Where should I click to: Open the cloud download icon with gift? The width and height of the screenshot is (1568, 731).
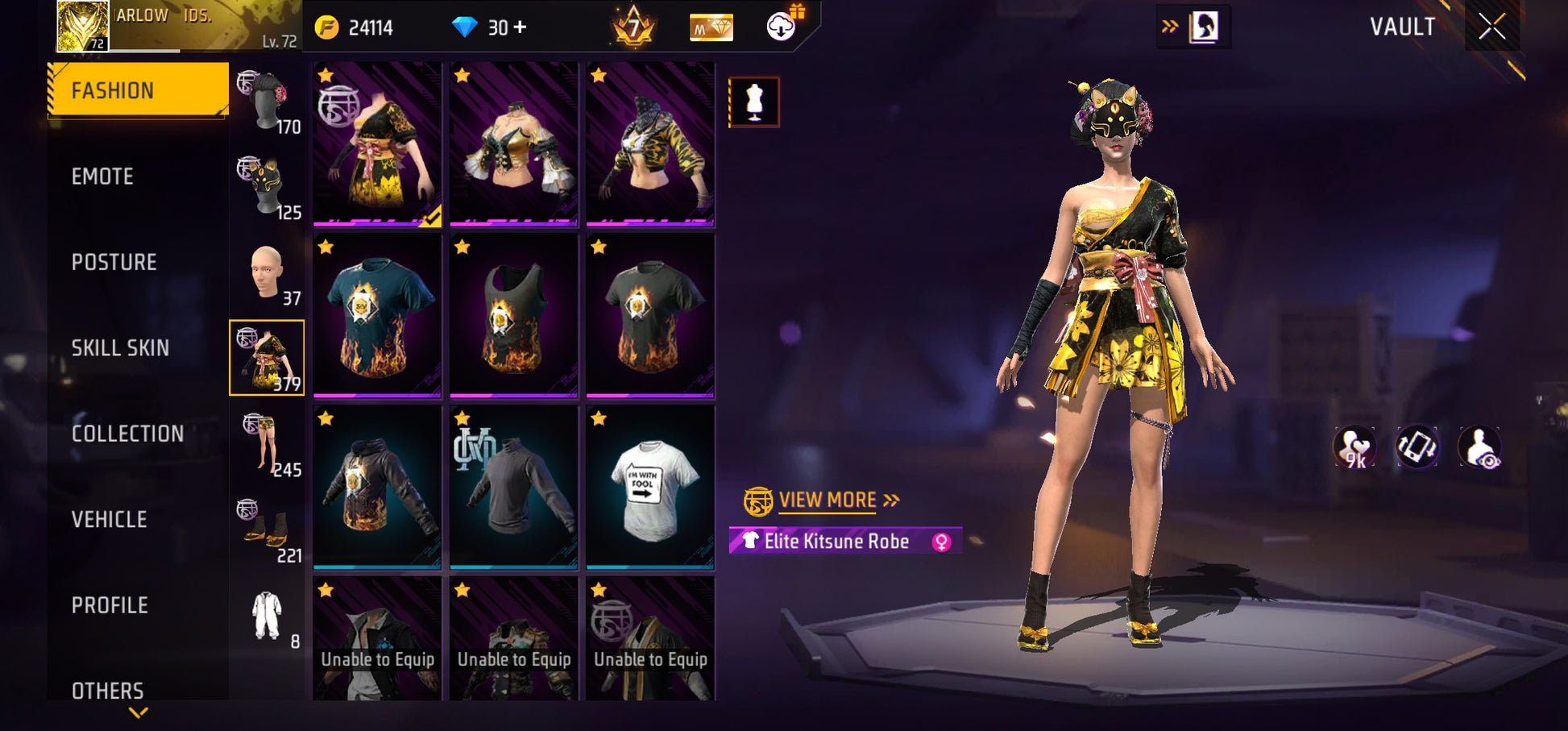[782, 27]
